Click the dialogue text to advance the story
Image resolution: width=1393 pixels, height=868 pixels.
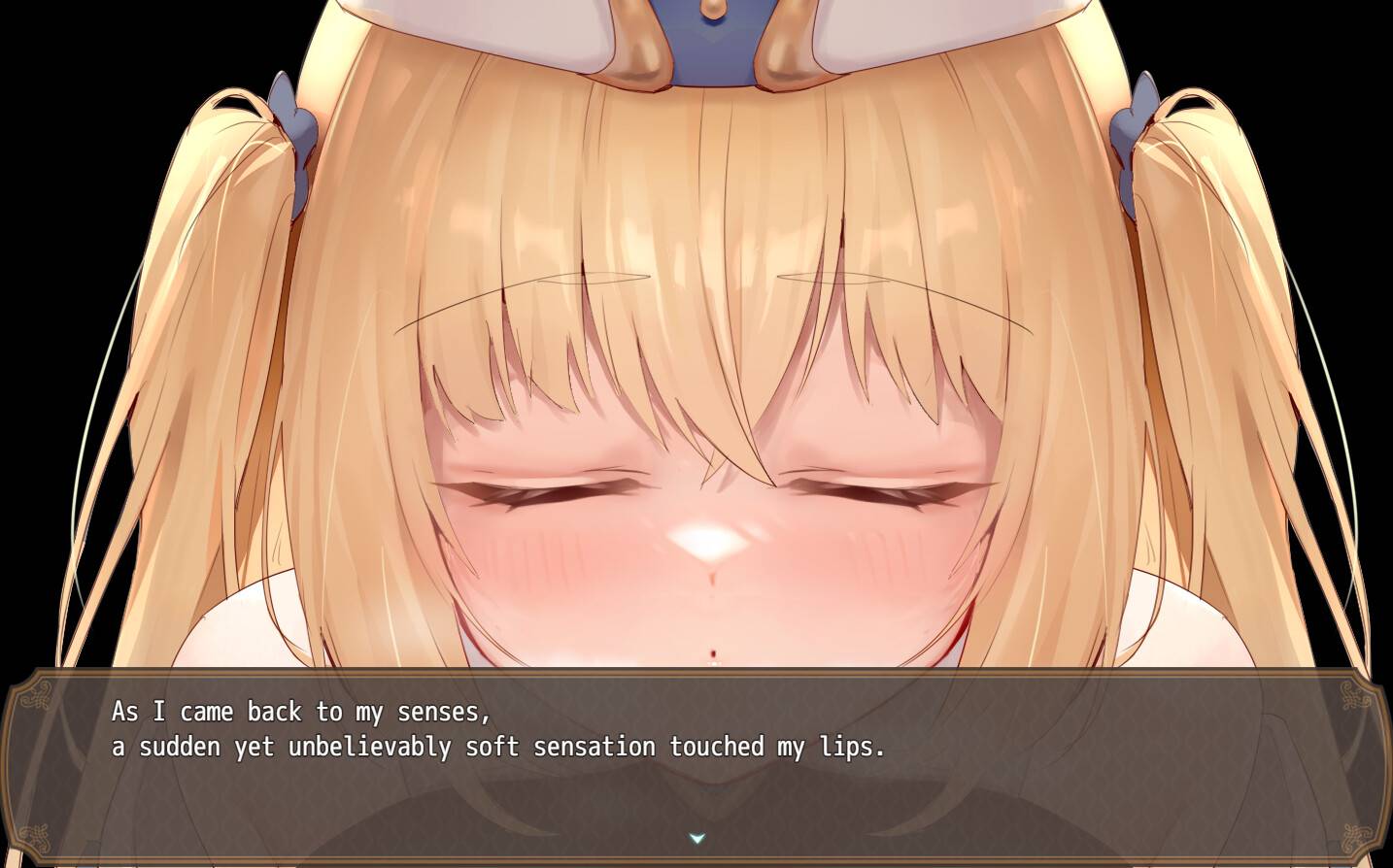pos(495,728)
